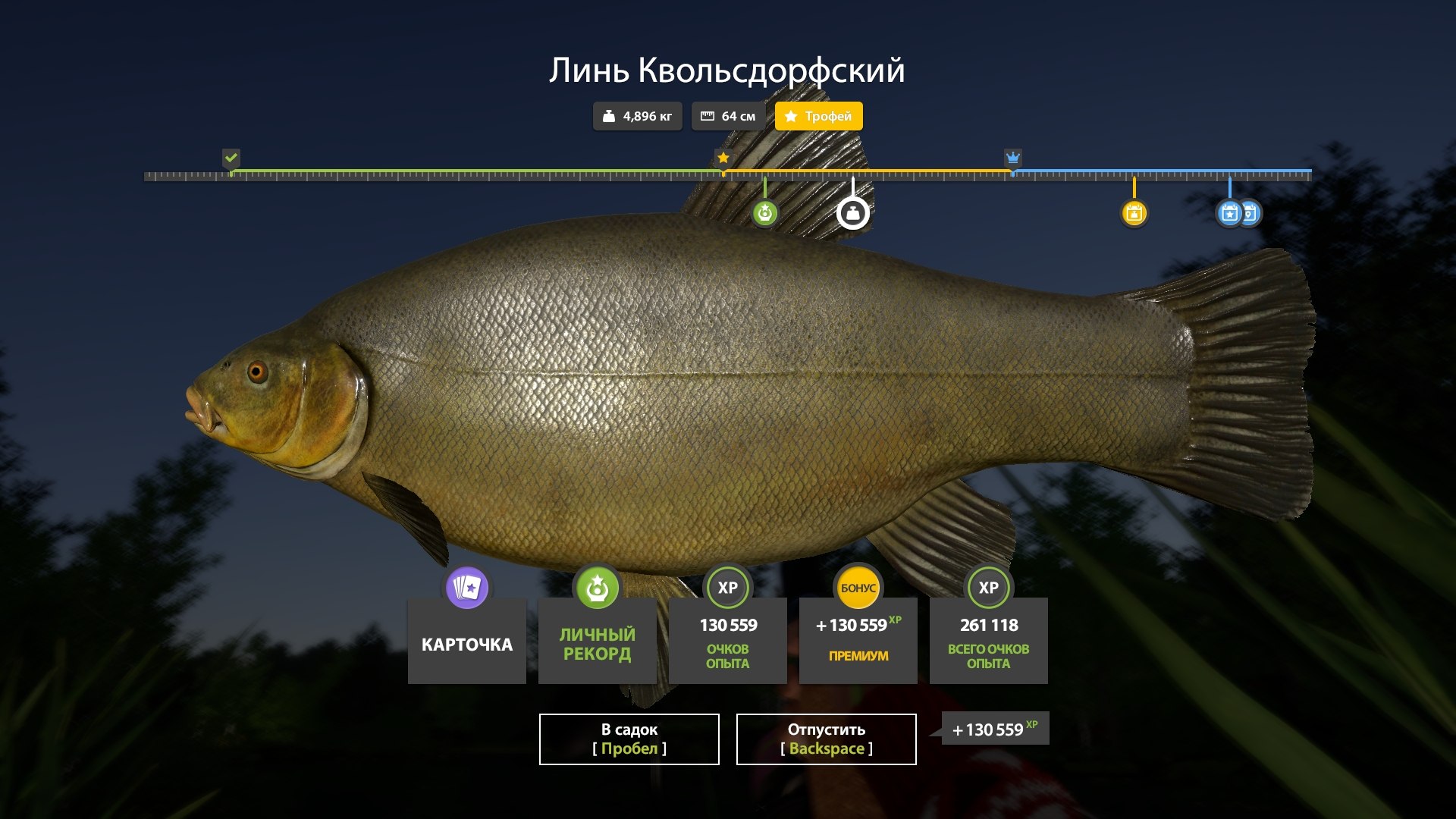Click the yellow trophy star on the scale

click(723, 158)
